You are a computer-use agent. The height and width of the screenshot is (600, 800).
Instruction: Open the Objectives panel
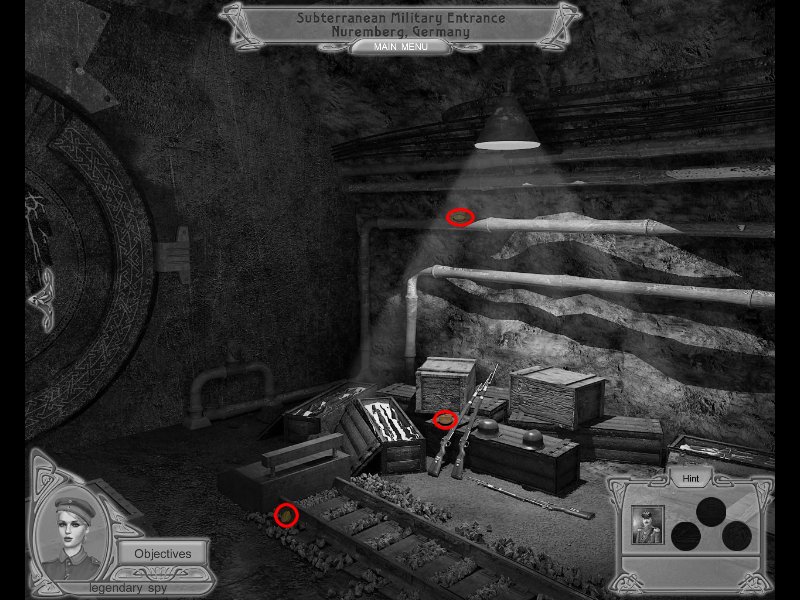coord(162,553)
